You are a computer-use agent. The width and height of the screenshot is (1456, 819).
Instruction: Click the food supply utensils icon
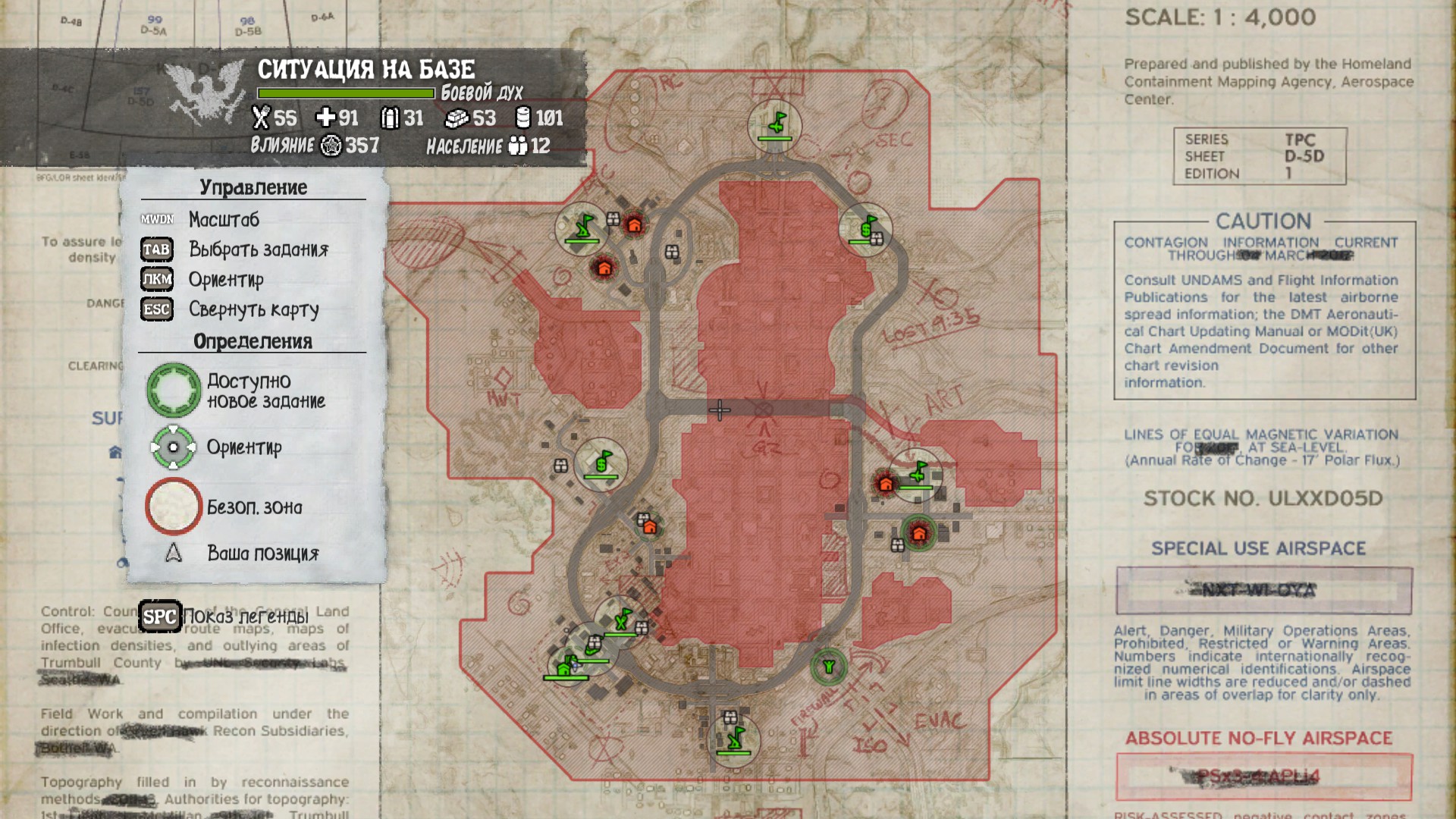pos(262,118)
